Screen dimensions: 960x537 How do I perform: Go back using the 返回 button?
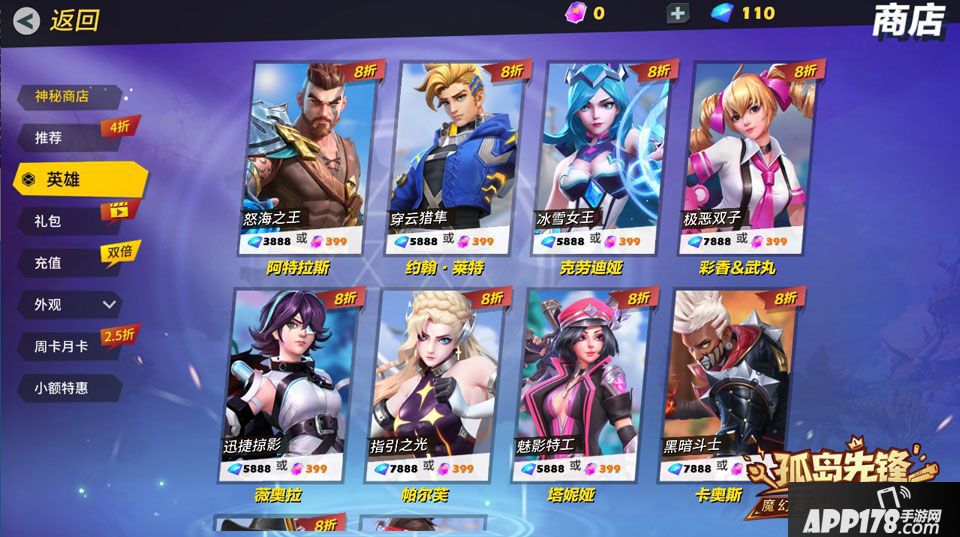pyautogui.click(x=58, y=20)
